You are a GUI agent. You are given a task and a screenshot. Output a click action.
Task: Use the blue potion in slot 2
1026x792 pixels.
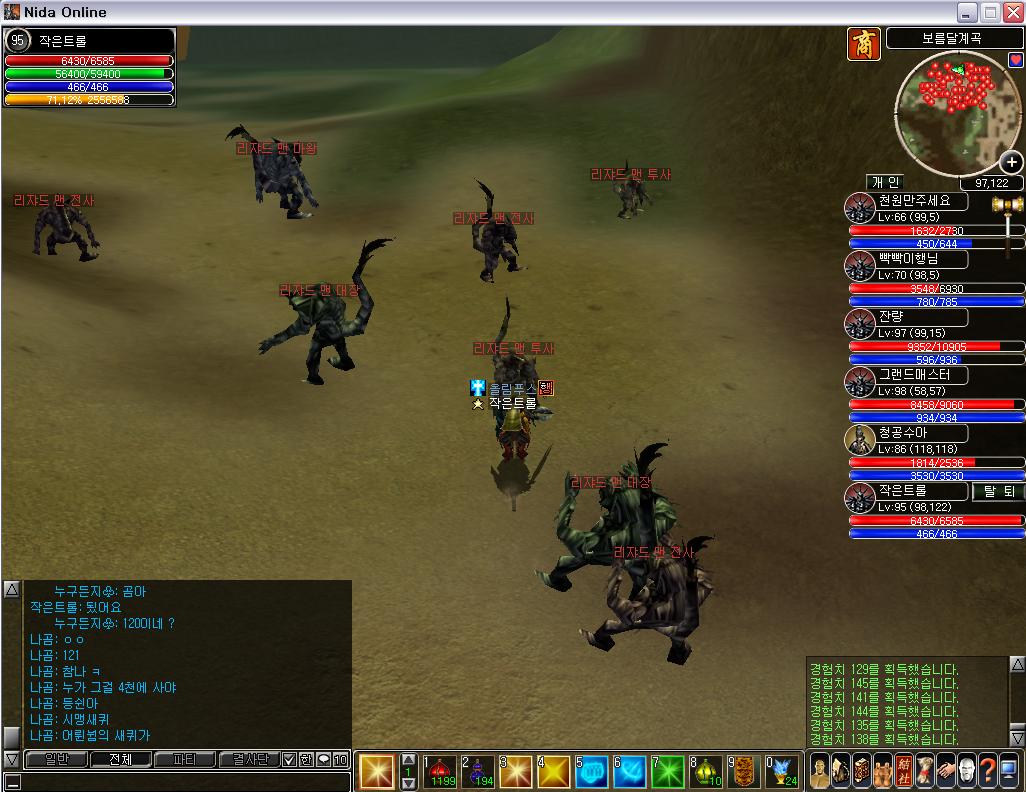tap(478, 771)
